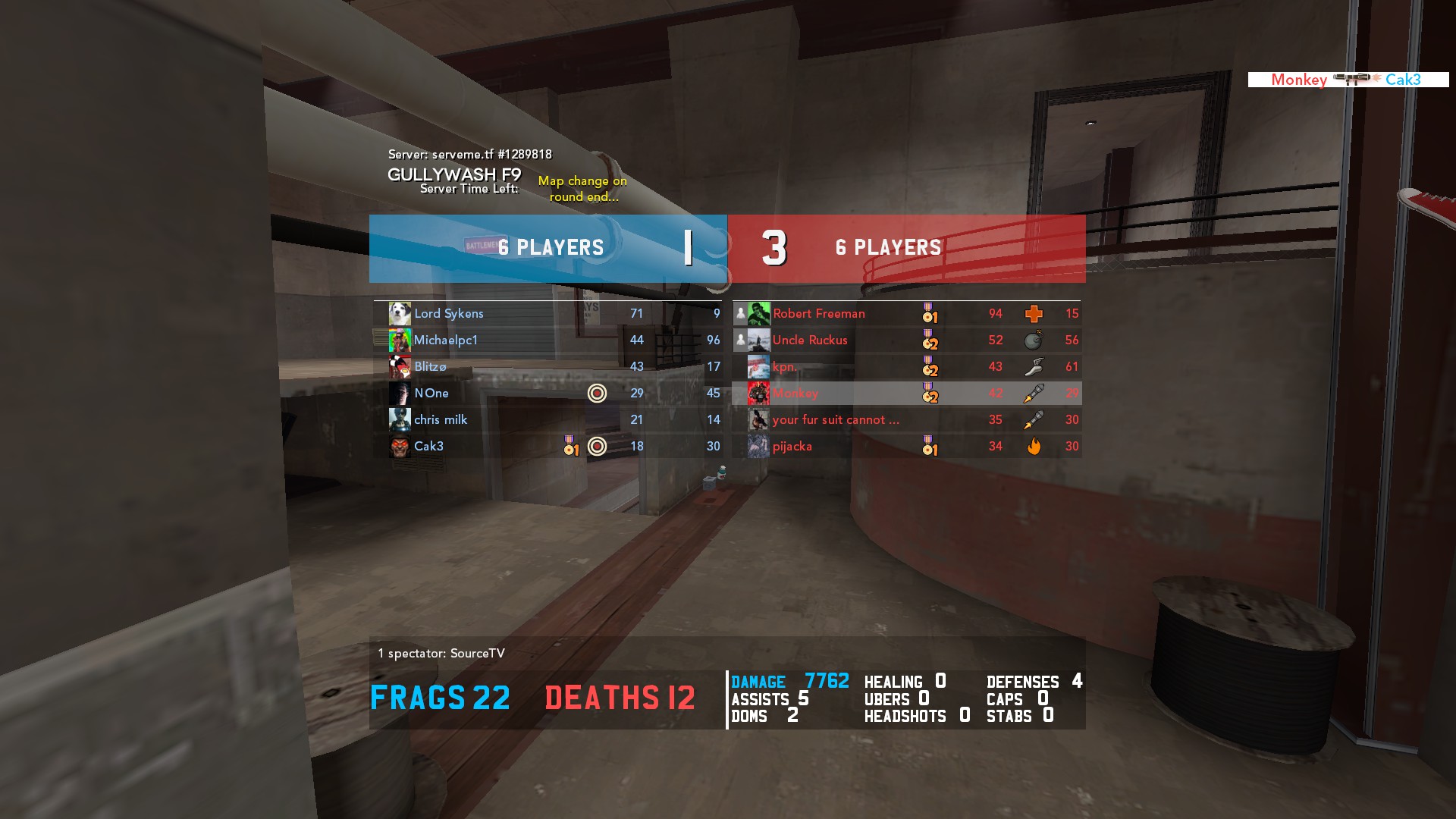This screenshot has width=1456, height=819.
Task: Click the bomb class icon for Uncle Ruckus
Action: point(1034,340)
